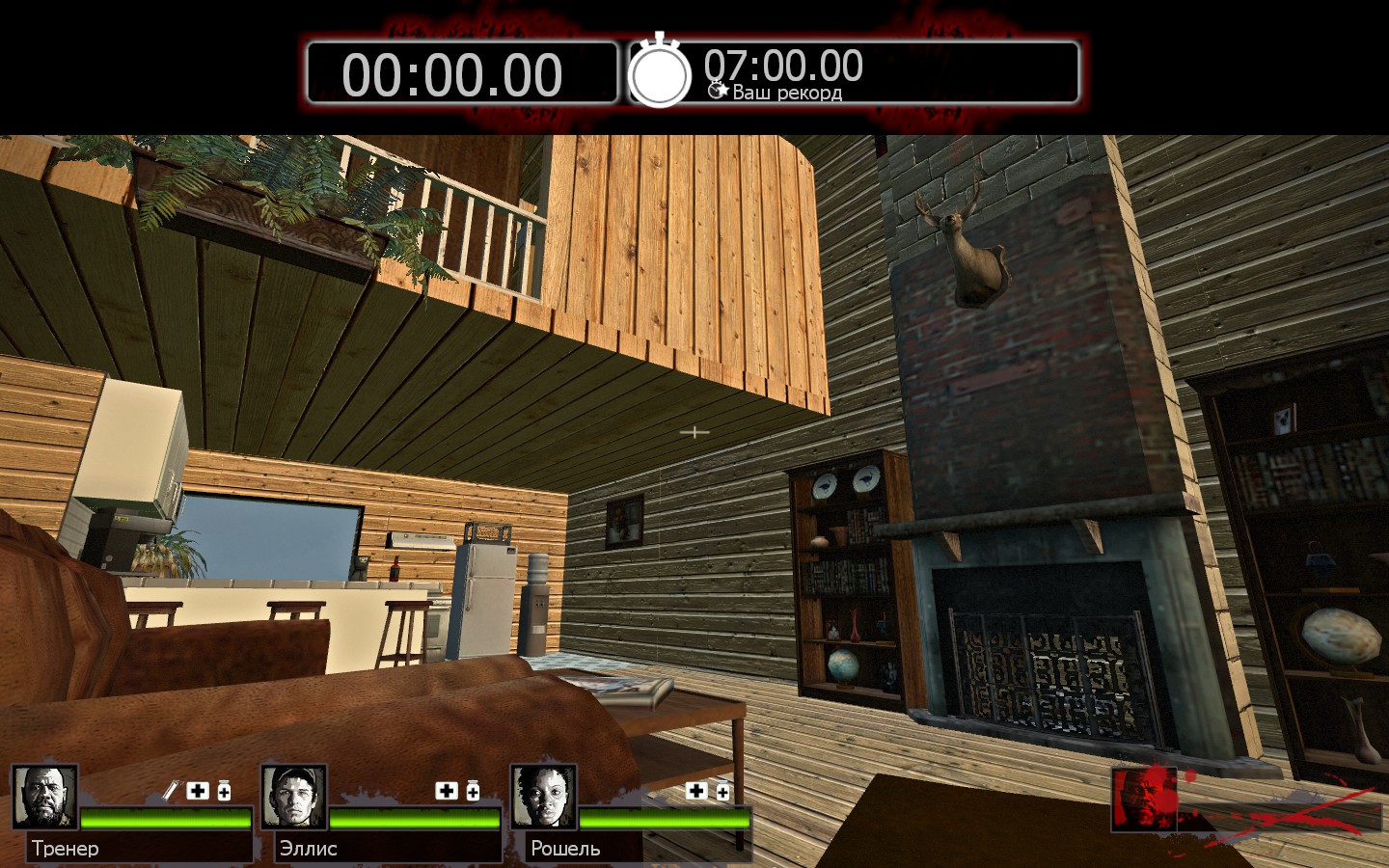Click Эллис's pain pills icon
Screen dimensions: 1389x868
473,791
